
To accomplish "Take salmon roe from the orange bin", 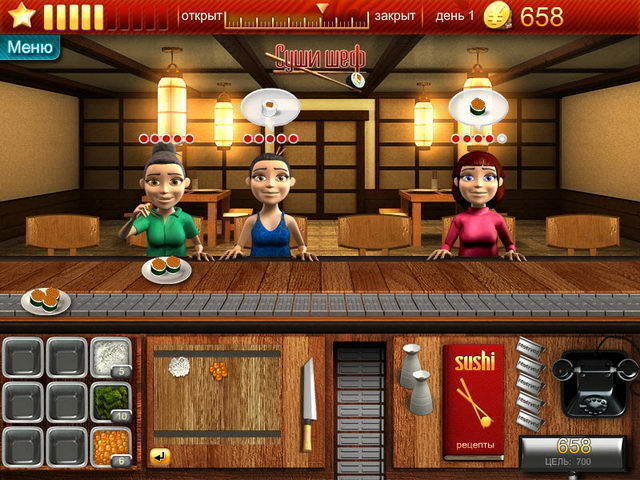I will point(110,446).
